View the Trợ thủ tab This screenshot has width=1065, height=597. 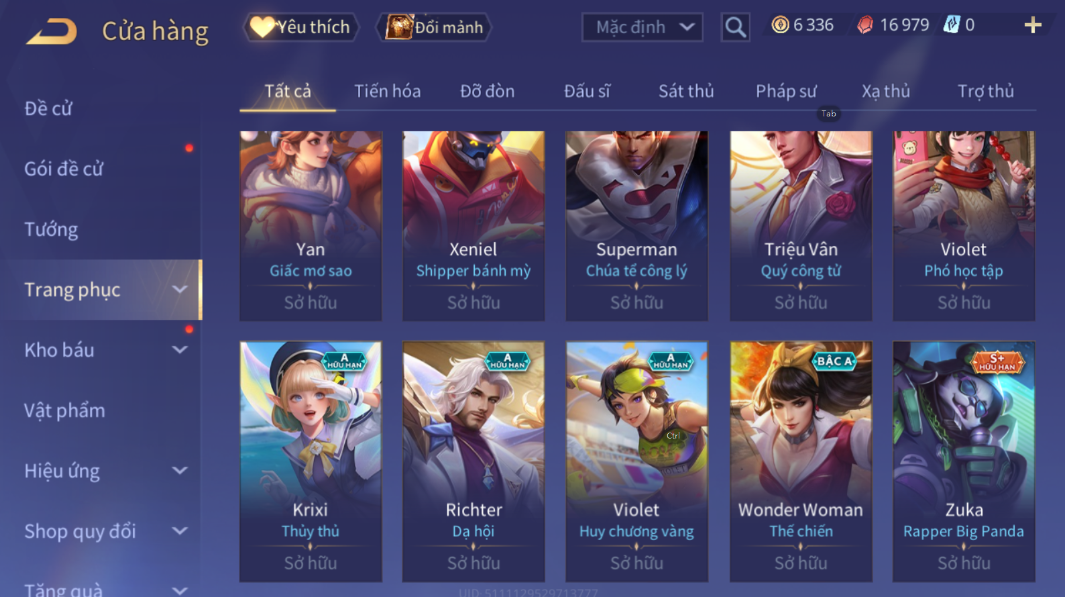pyautogui.click(x=986, y=91)
